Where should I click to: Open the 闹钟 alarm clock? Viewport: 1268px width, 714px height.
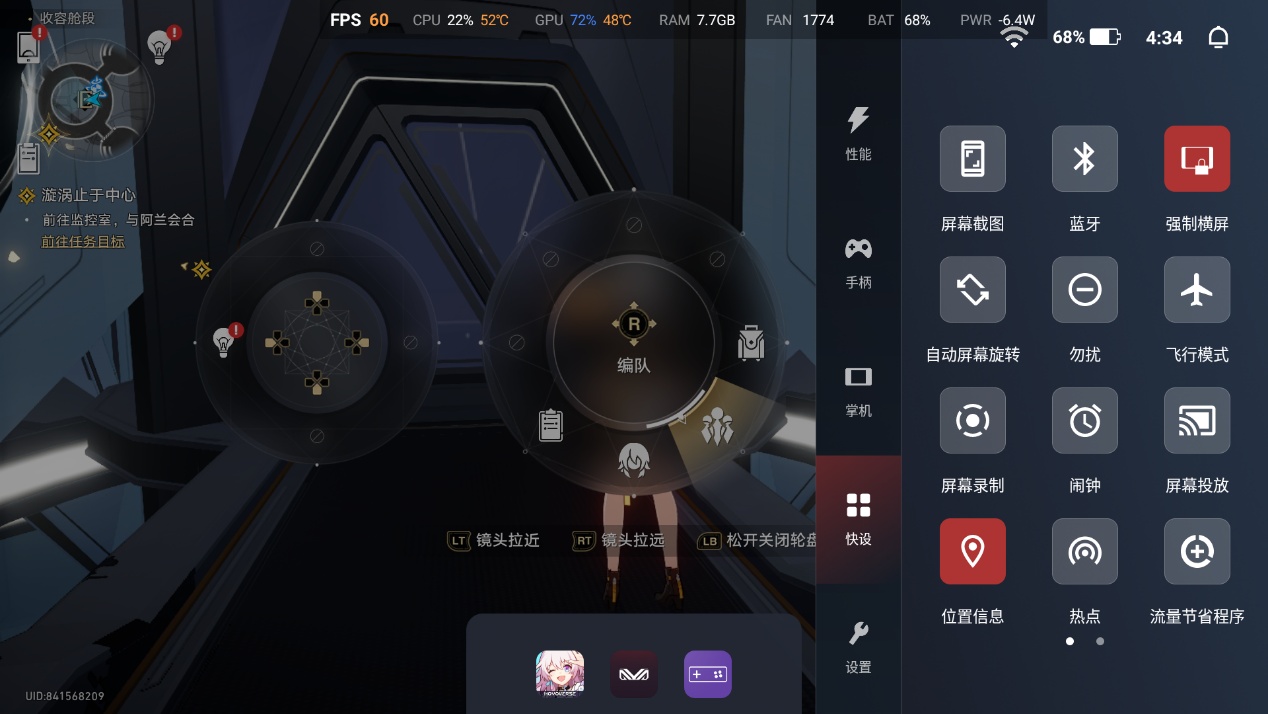1084,421
